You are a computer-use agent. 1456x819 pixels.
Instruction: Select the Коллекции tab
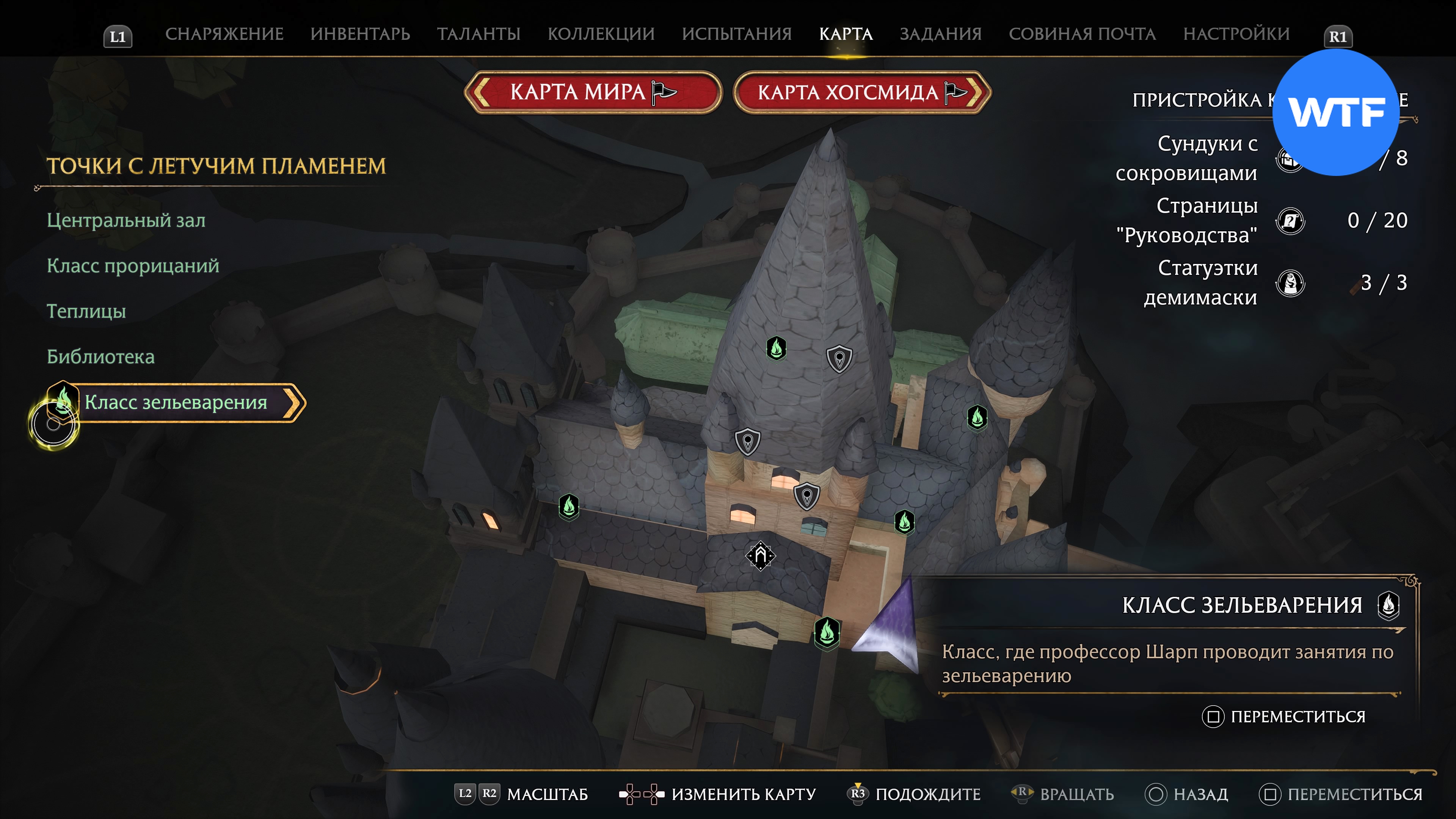tap(601, 34)
